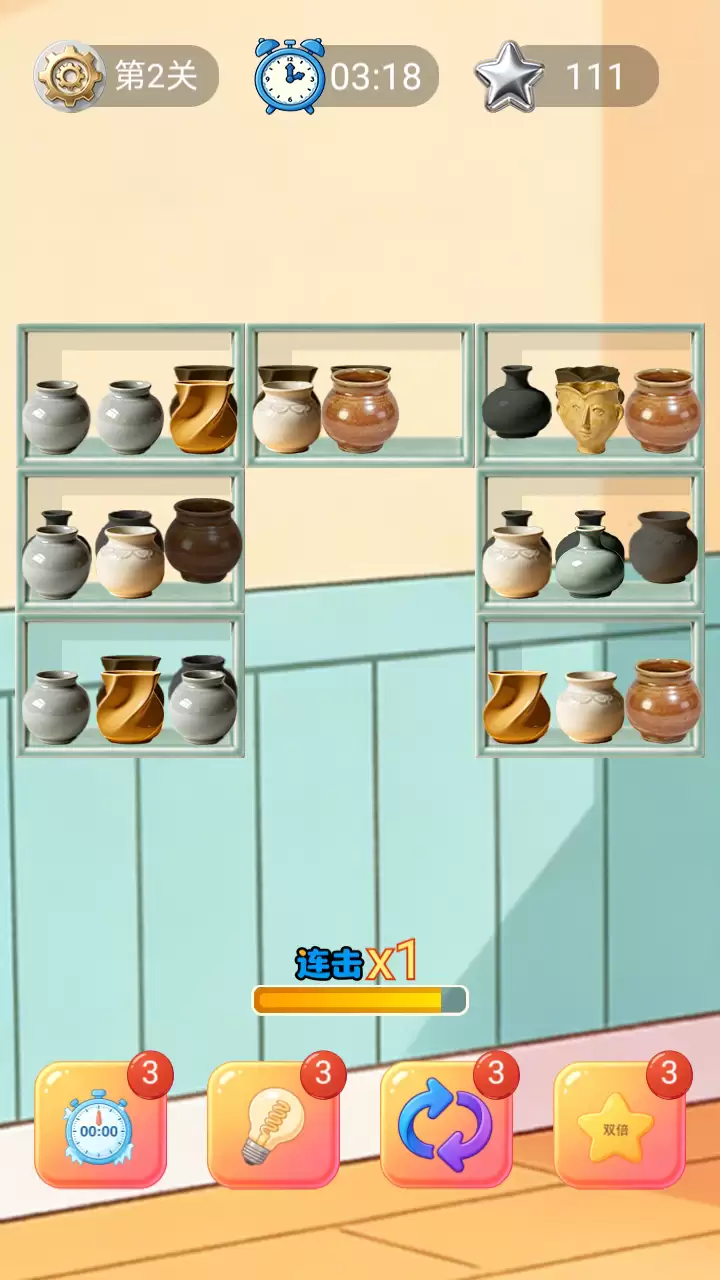Use the lightbulb hint power-up
The width and height of the screenshot is (720, 1280).
click(x=272, y=1127)
